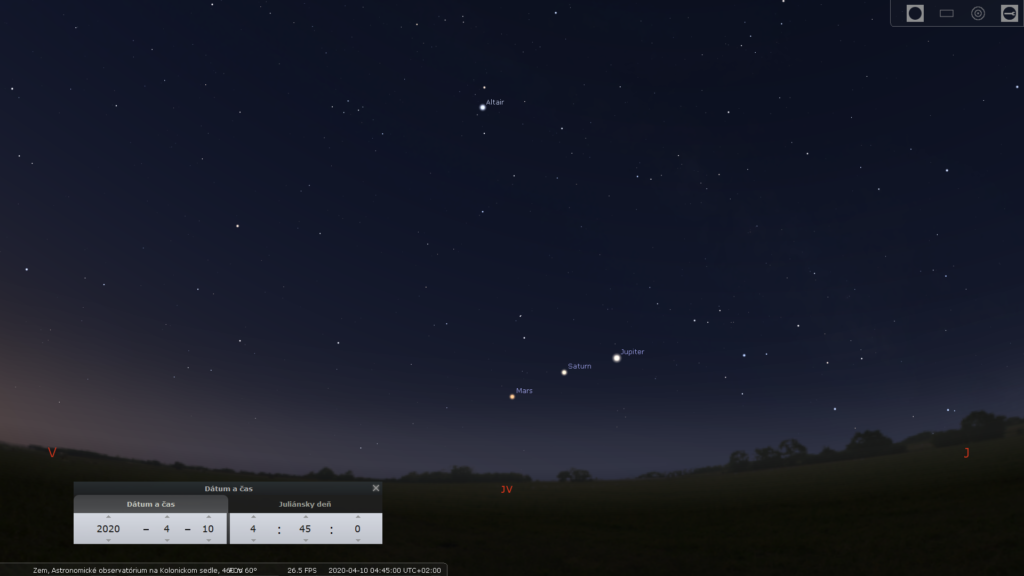1024x576 pixels.
Task: Decrease the seconds with its down arrow
Action: click(x=357, y=540)
